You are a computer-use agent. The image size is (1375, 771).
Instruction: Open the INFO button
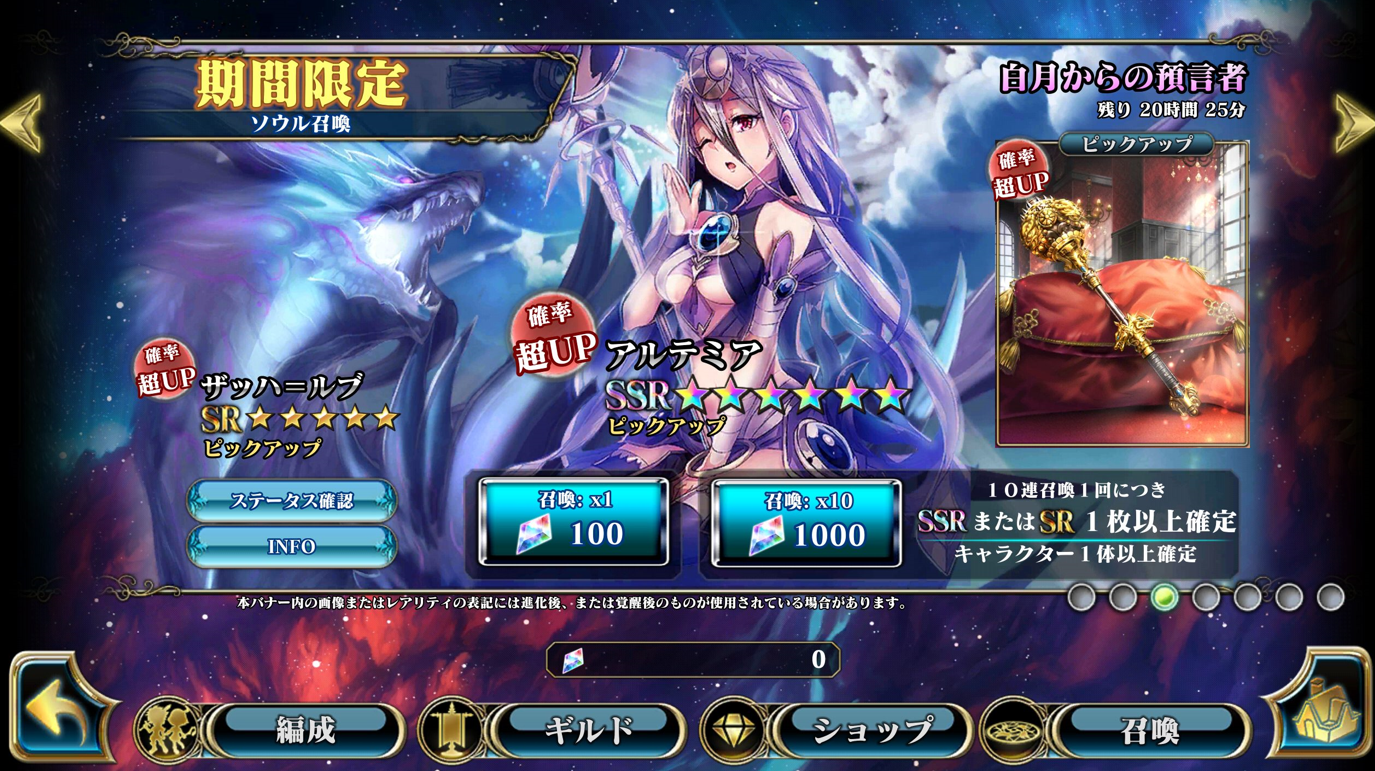[292, 547]
